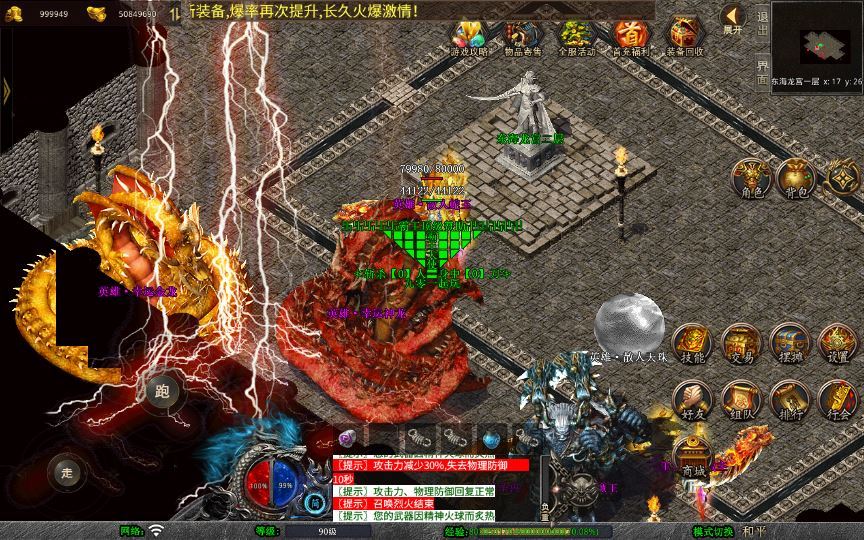Open the 组队 team panel

click(x=741, y=398)
